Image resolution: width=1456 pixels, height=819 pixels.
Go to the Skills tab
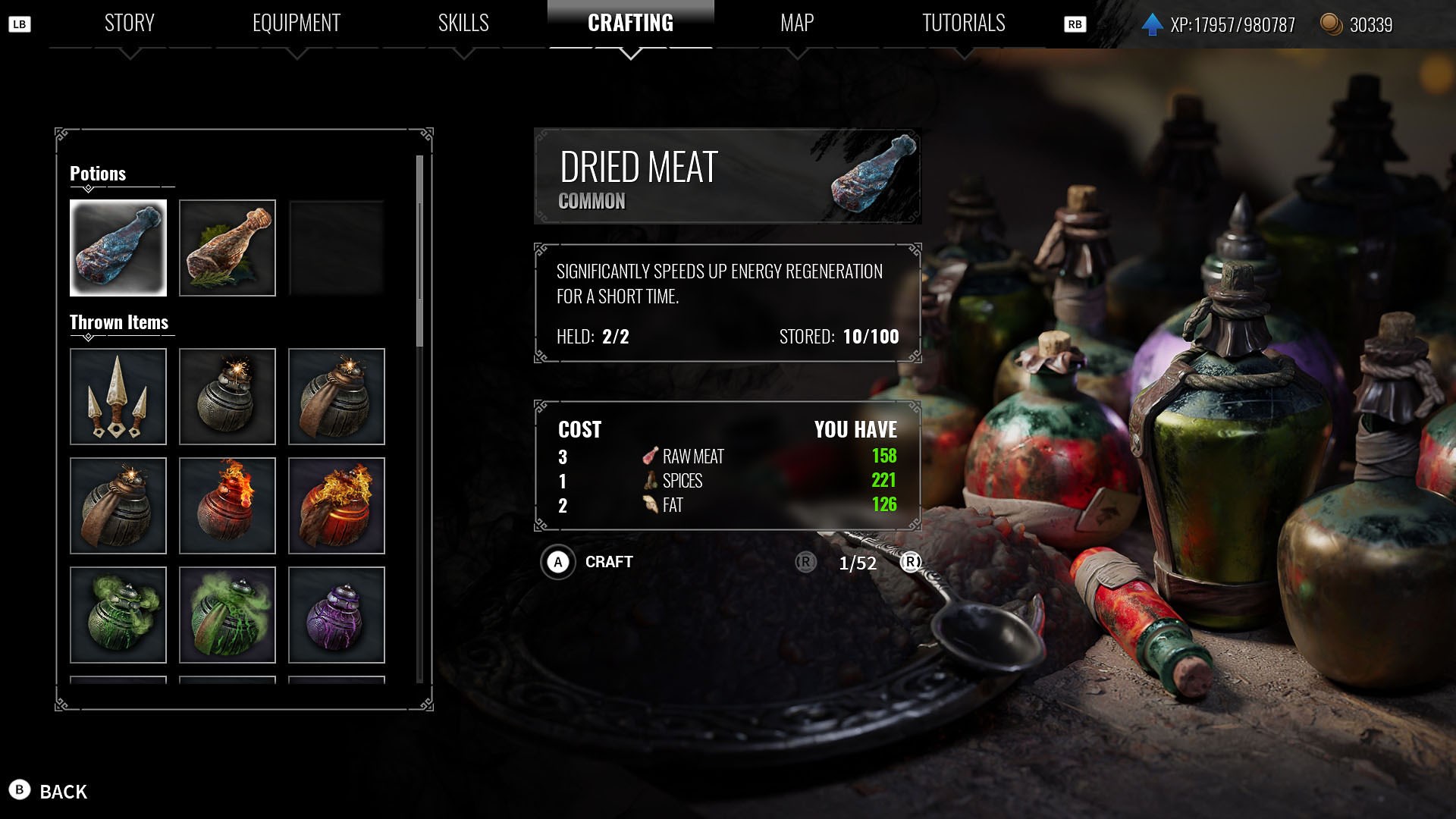pos(463,24)
